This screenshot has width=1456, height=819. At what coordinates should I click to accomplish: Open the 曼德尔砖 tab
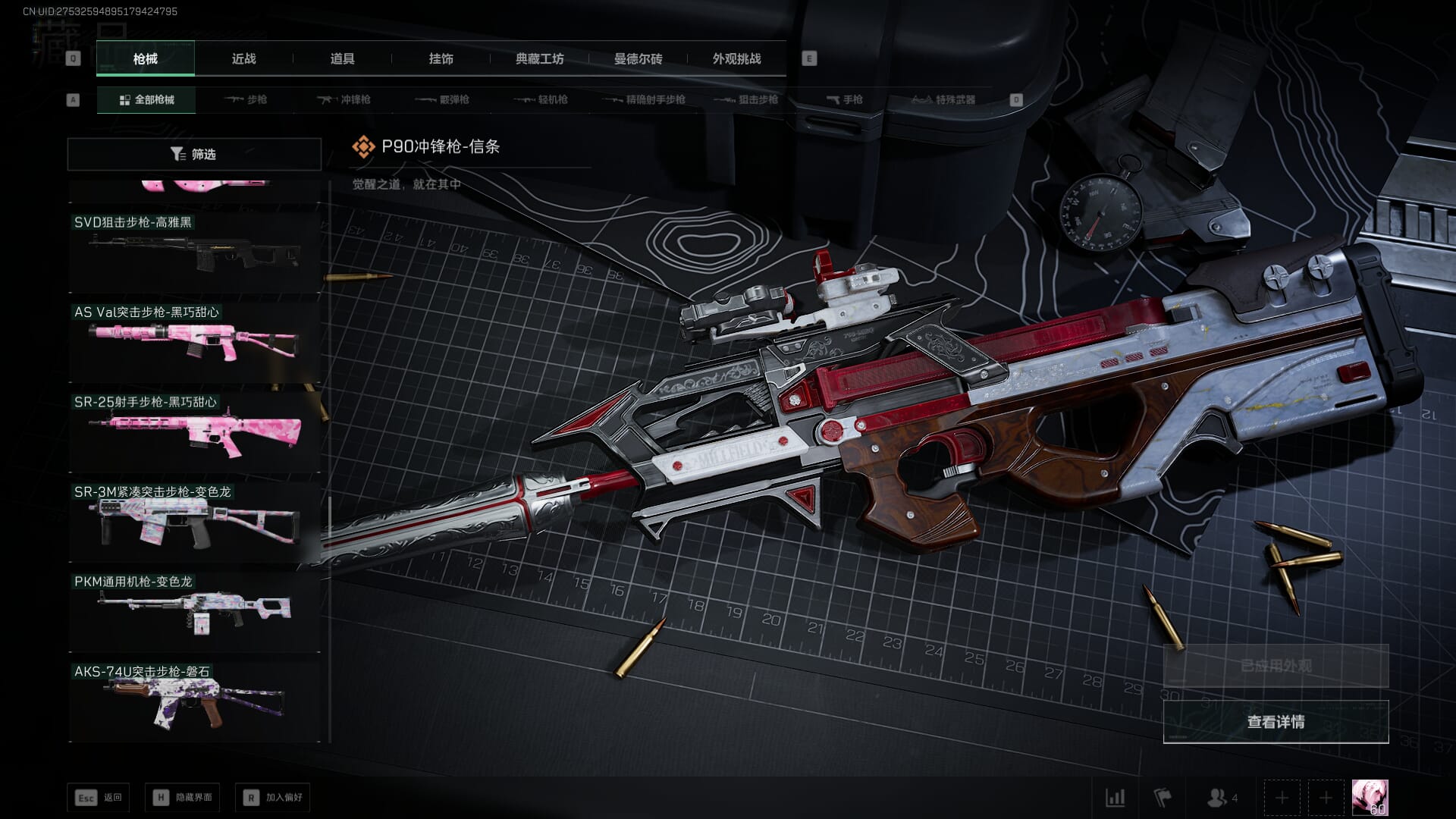tap(638, 58)
